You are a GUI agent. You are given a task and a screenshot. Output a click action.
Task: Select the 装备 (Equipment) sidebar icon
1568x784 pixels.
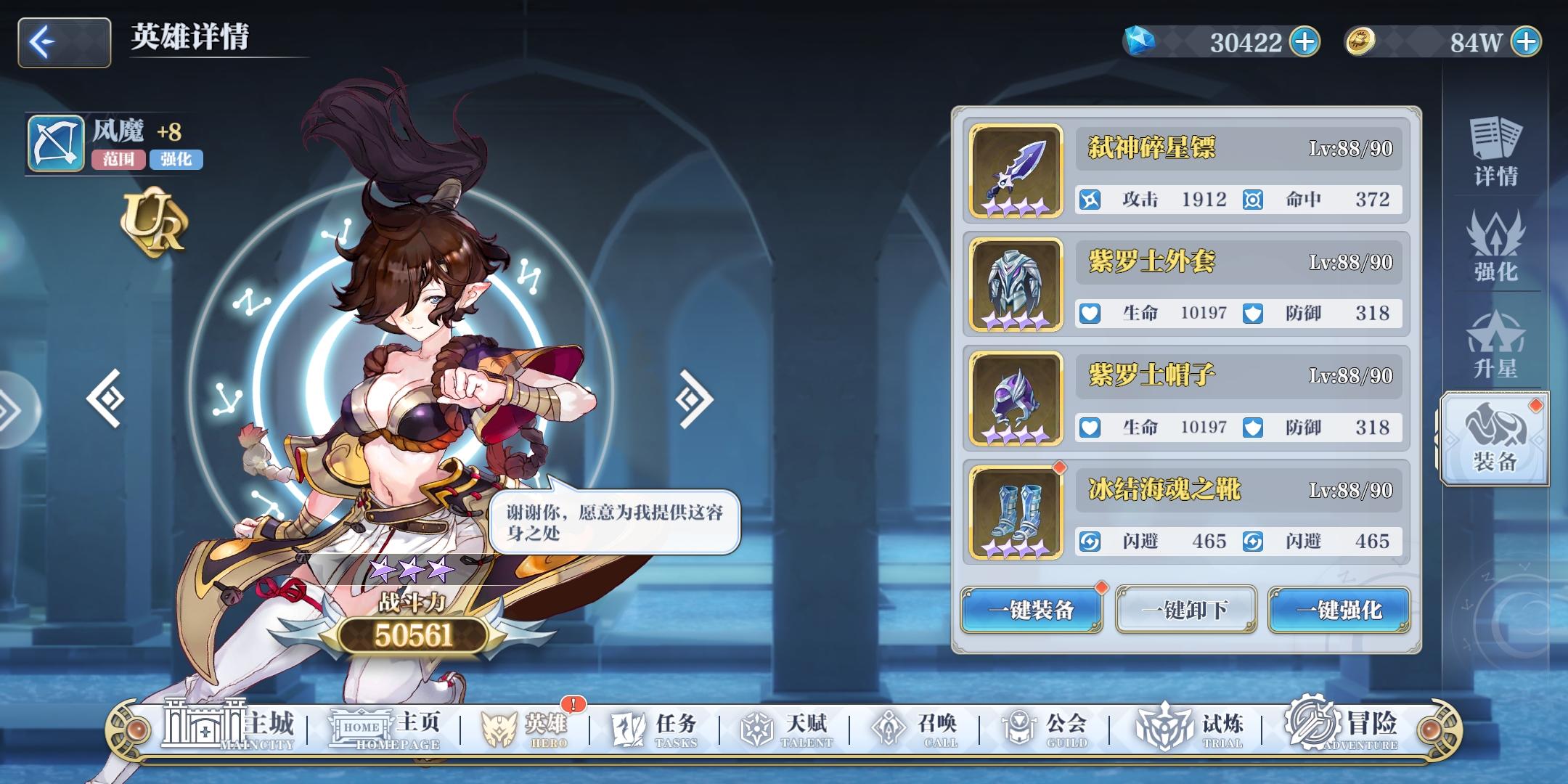[x=1495, y=436]
